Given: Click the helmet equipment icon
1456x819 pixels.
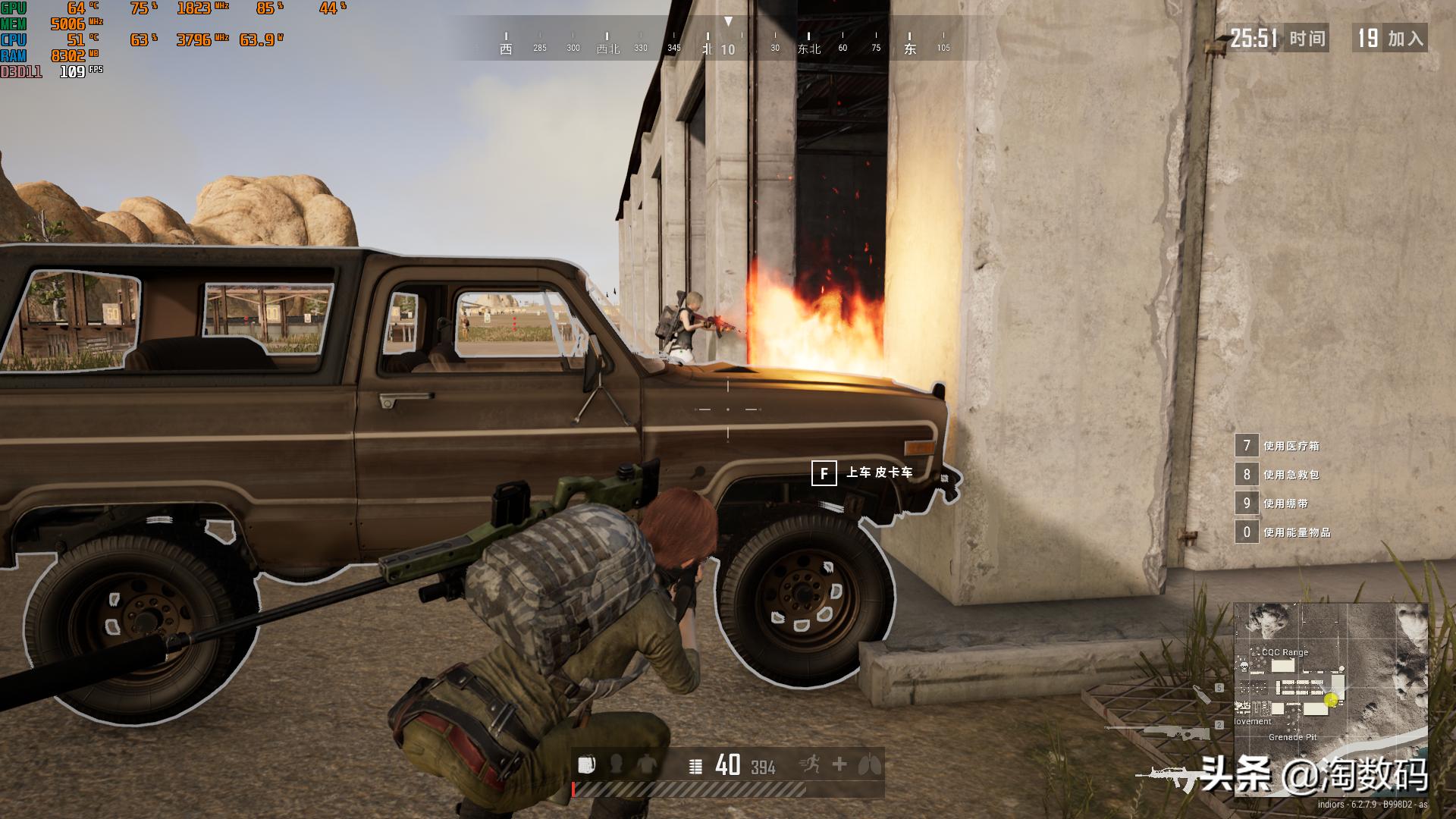Looking at the screenshot, I should pyautogui.click(x=617, y=765).
